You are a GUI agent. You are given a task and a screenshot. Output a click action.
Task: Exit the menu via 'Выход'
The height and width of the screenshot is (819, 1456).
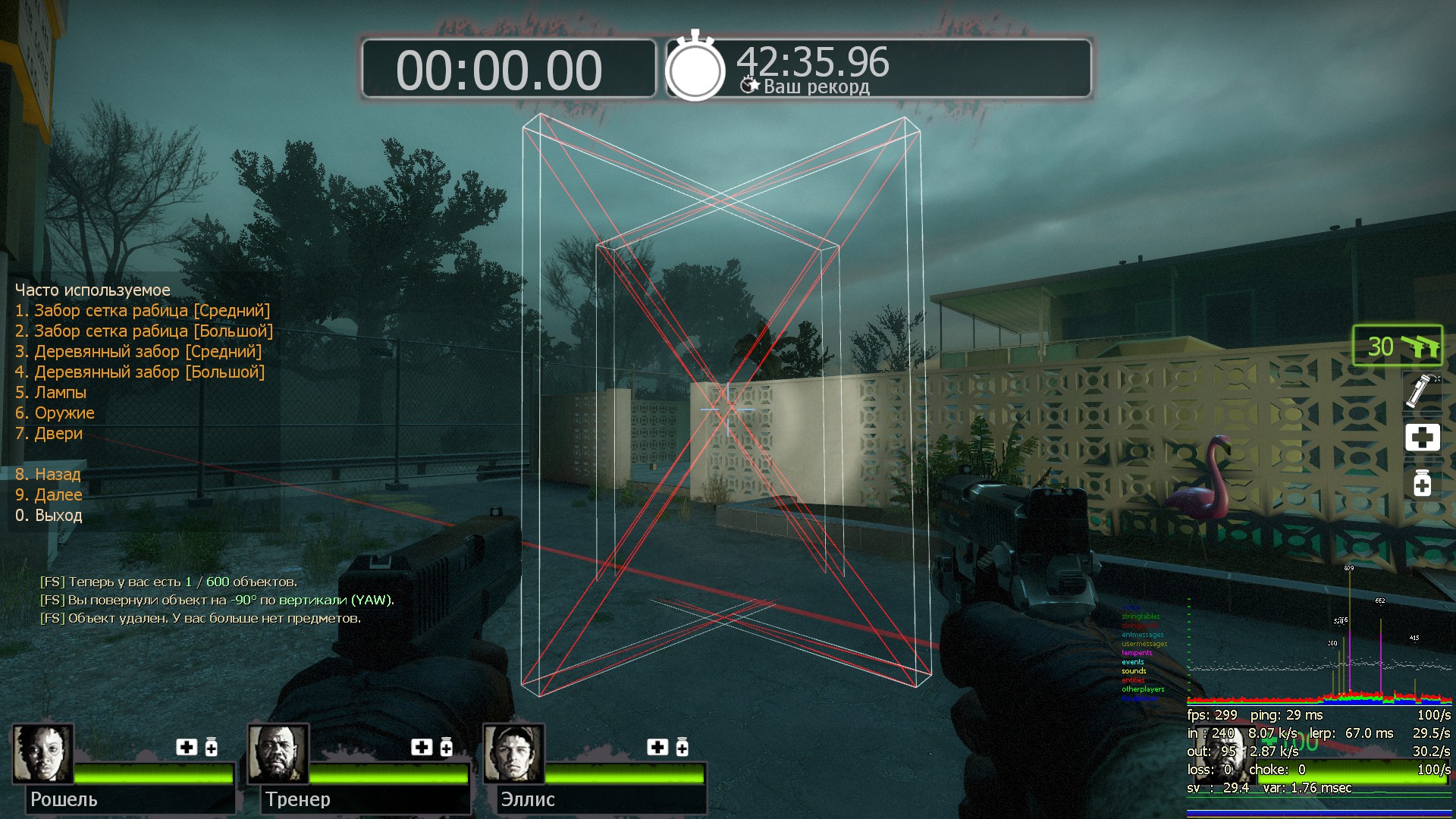[49, 516]
